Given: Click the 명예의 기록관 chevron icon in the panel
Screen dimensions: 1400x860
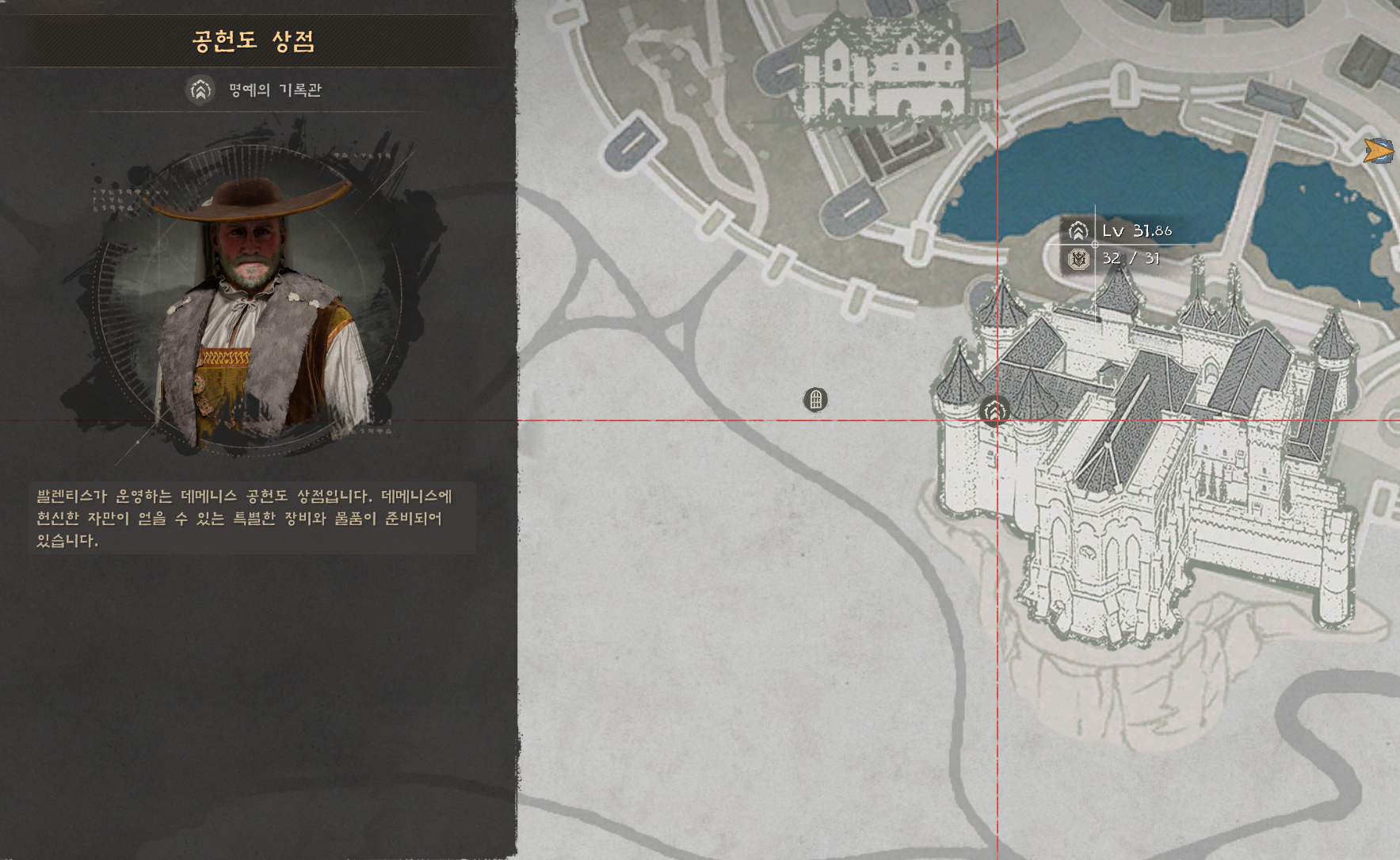Looking at the screenshot, I should pyautogui.click(x=200, y=90).
